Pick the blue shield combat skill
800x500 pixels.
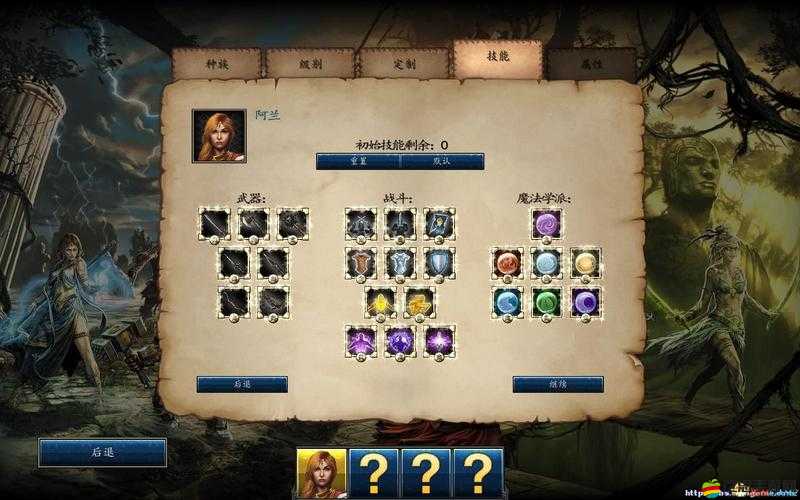click(x=439, y=263)
